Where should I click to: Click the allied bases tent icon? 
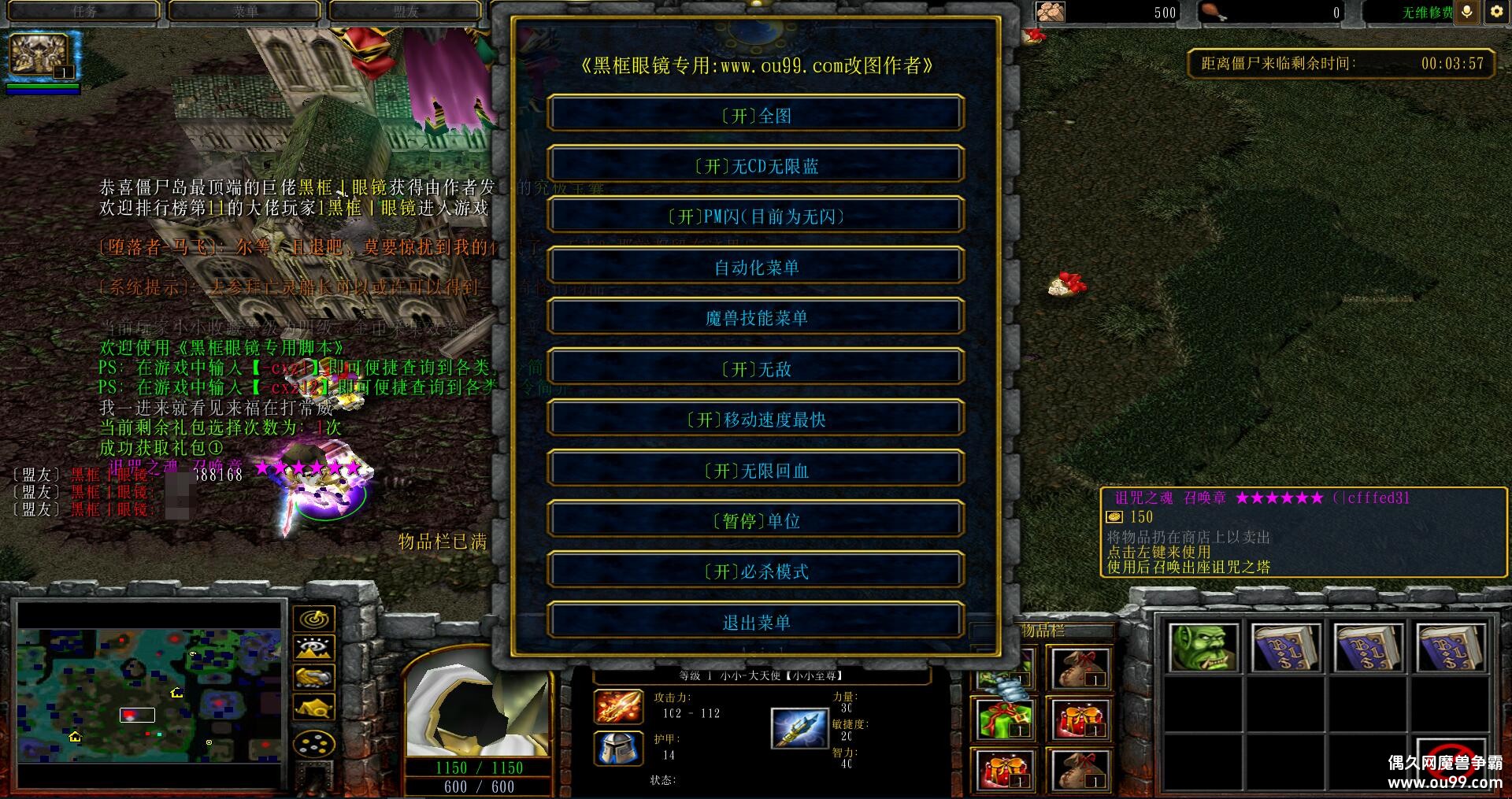313,706
